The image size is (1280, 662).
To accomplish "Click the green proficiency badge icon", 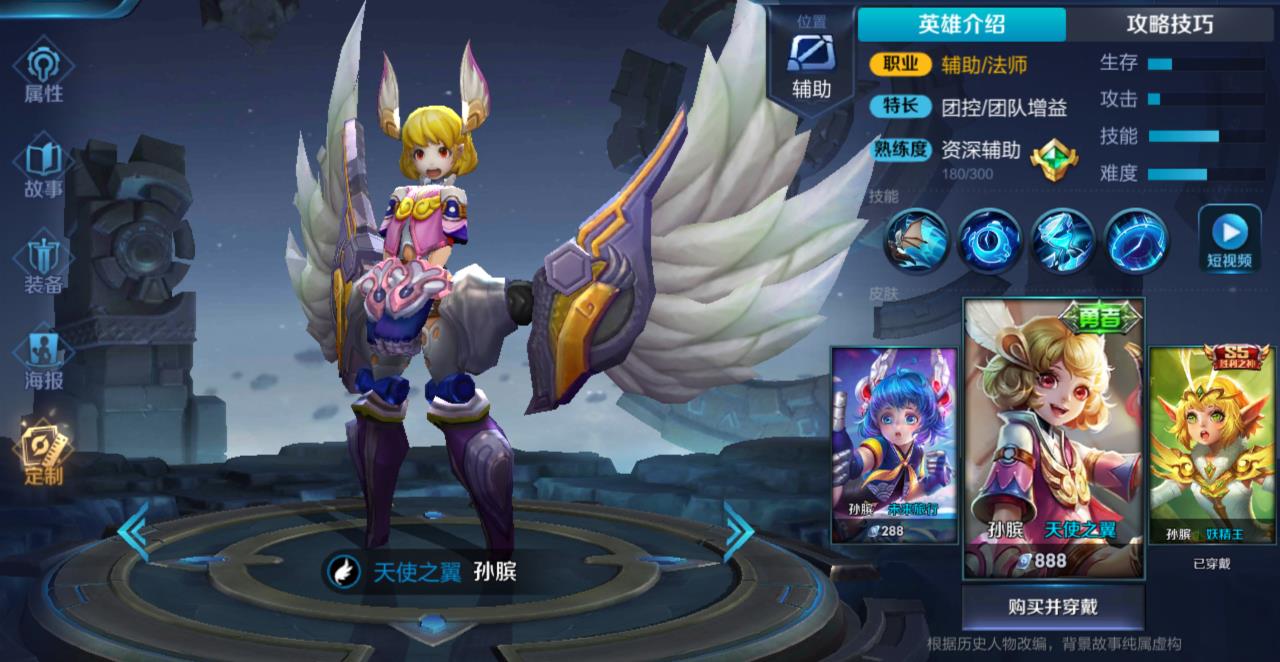I will click(1054, 159).
